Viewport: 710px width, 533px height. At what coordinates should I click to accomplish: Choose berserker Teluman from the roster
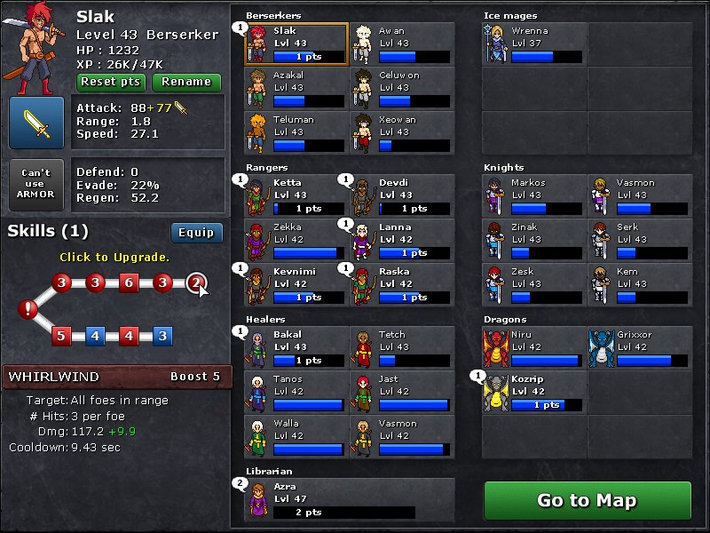coord(296,132)
